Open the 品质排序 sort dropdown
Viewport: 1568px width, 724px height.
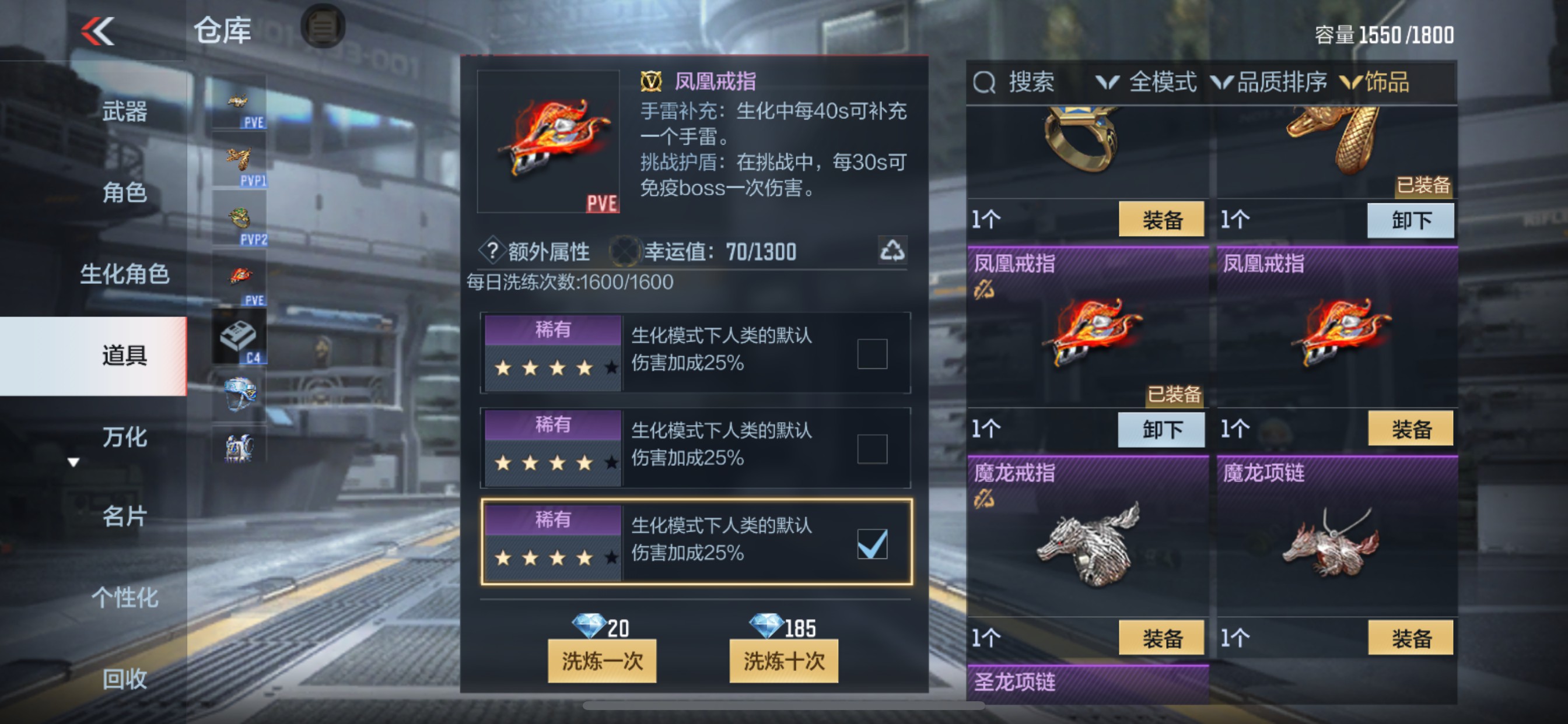coord(1268,83)
